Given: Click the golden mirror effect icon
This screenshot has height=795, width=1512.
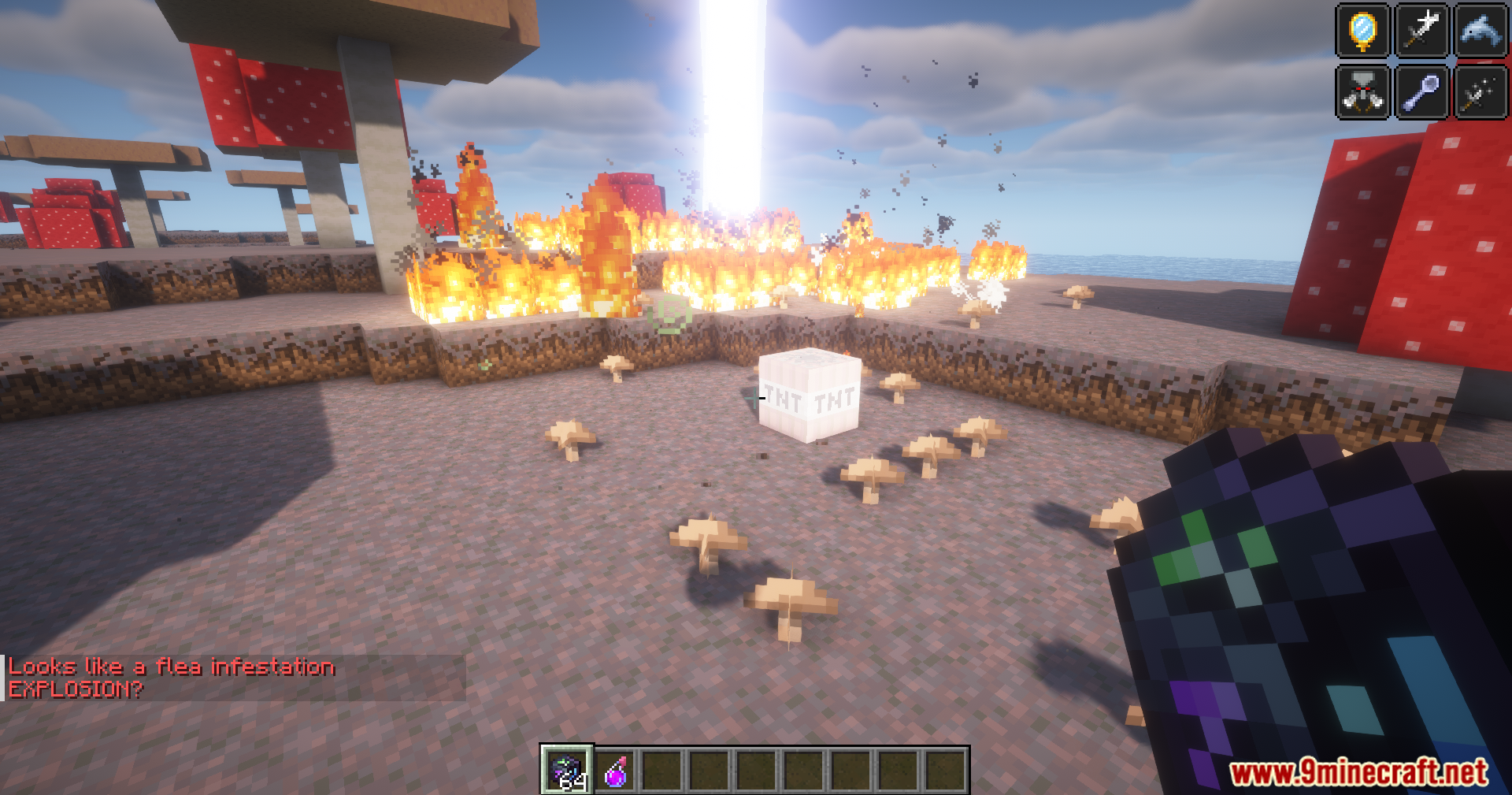Looking at the screenshot, I should (1362, 32).
